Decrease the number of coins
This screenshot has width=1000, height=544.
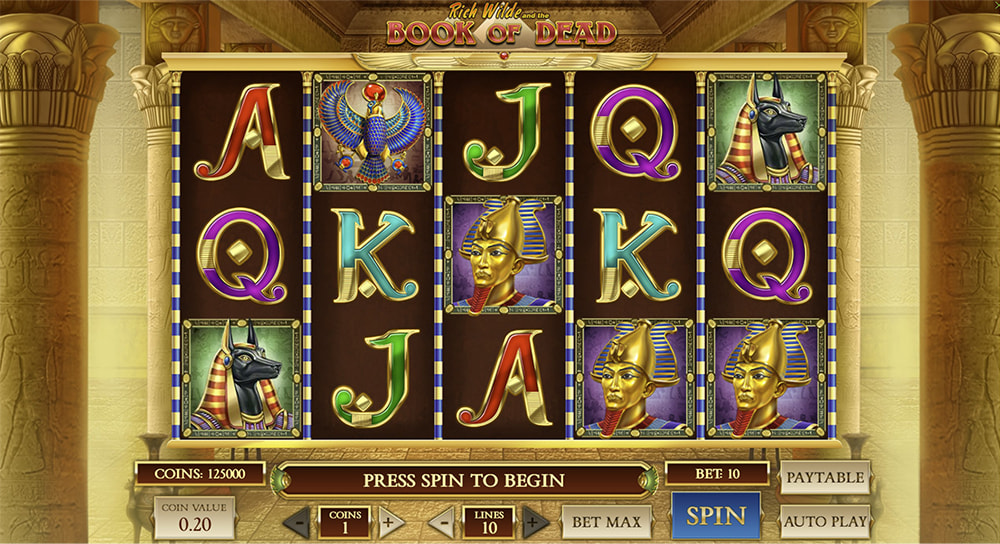[296, 522]
